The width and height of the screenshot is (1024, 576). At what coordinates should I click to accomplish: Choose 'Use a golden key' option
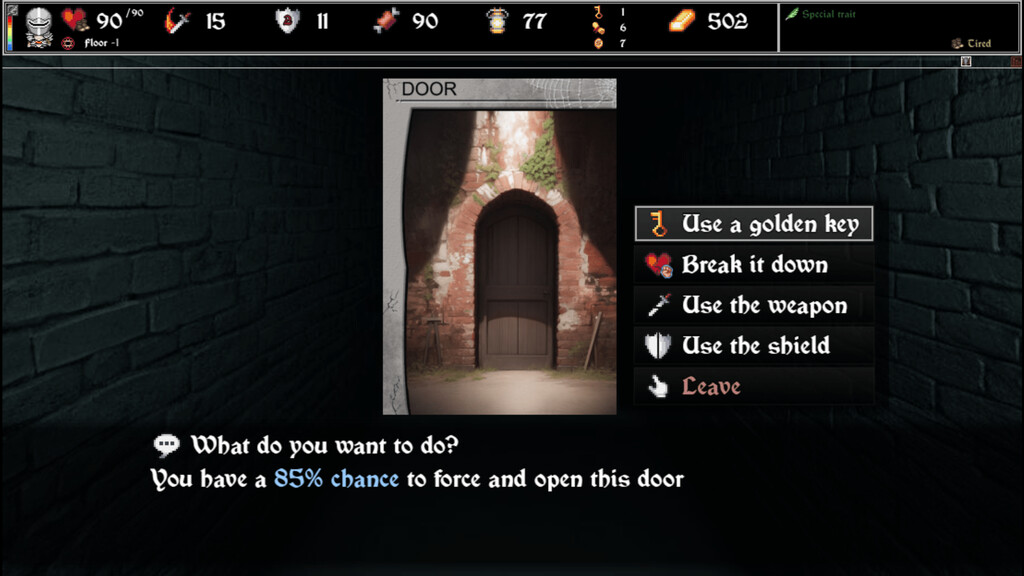pos(754,224)
